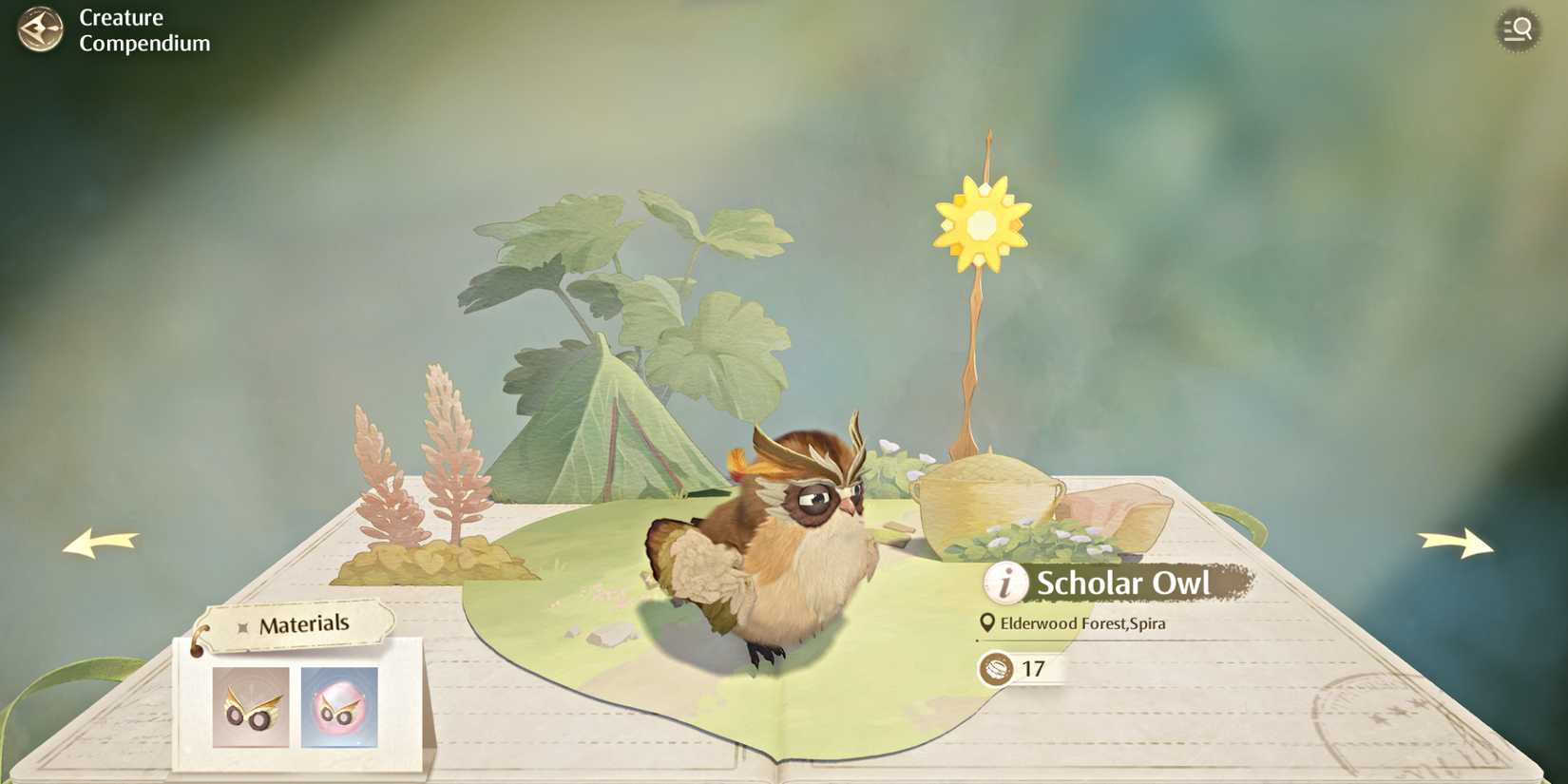Click the info icon beside Scholar Owl

tap(1004, 583)
